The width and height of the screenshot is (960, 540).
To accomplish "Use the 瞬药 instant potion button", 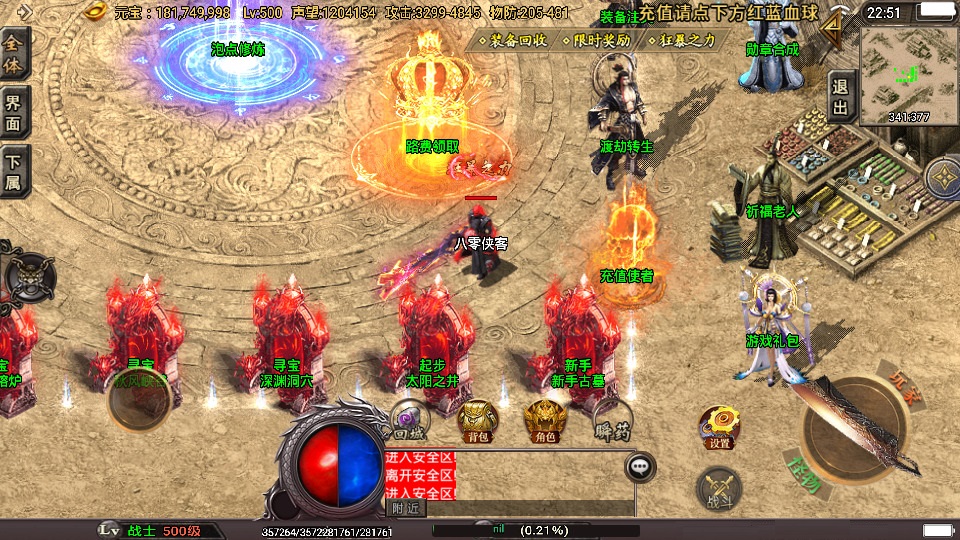I will [x=610, y=421].
